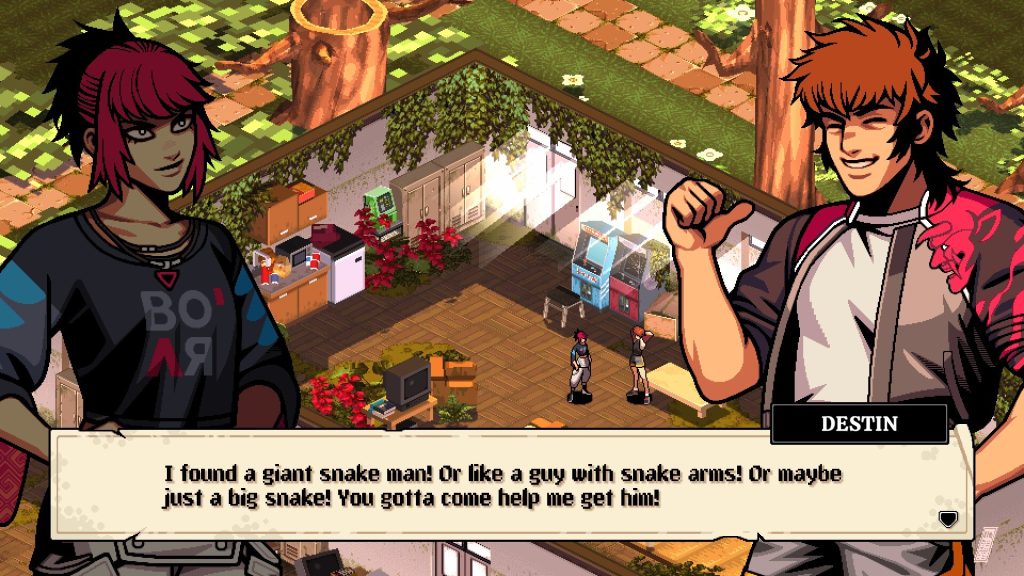
Task: Click the dialogue advance arrow indicator
Action: tap(946, 518)
